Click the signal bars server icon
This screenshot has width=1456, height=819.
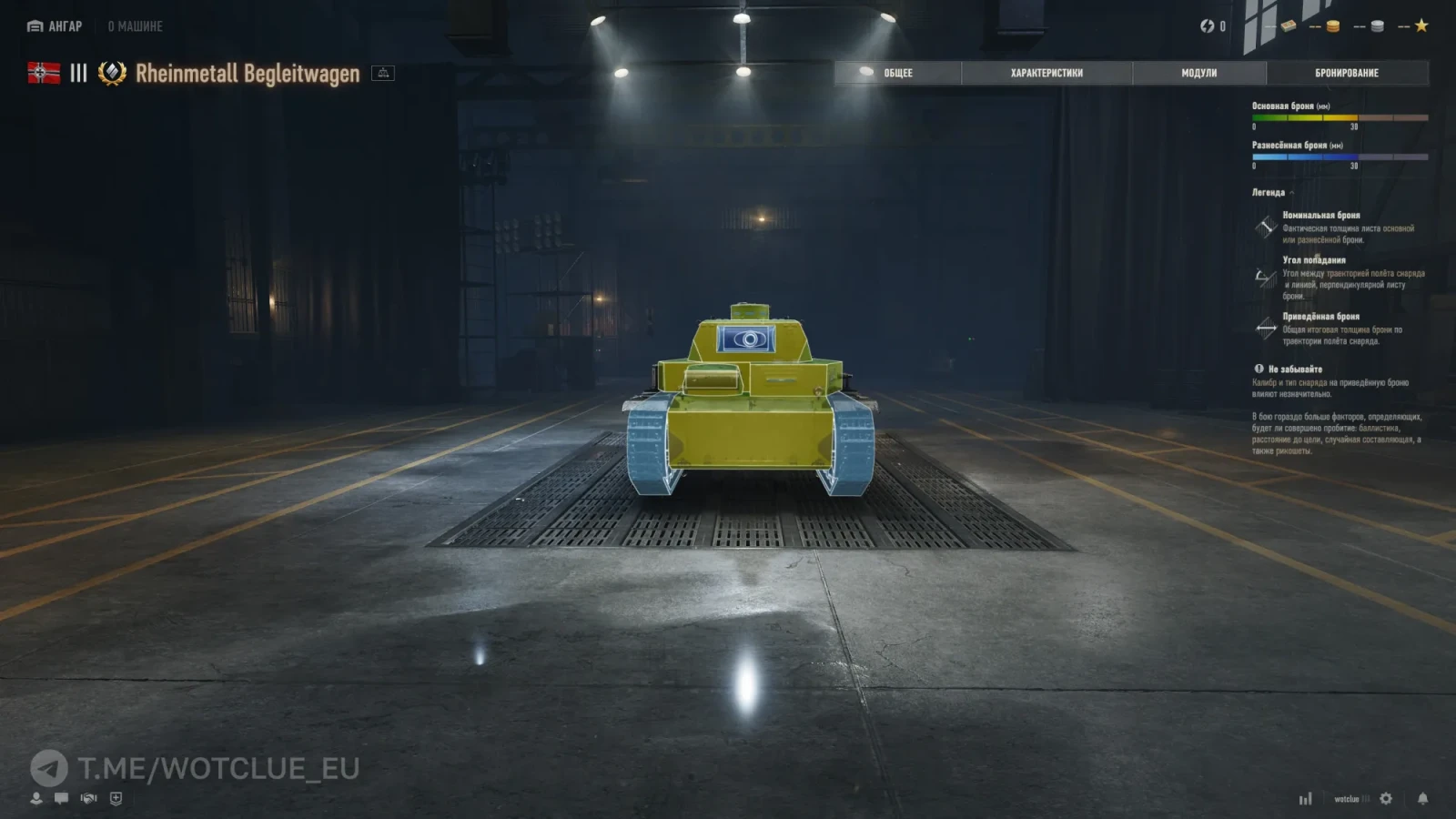coord(1306,799)
